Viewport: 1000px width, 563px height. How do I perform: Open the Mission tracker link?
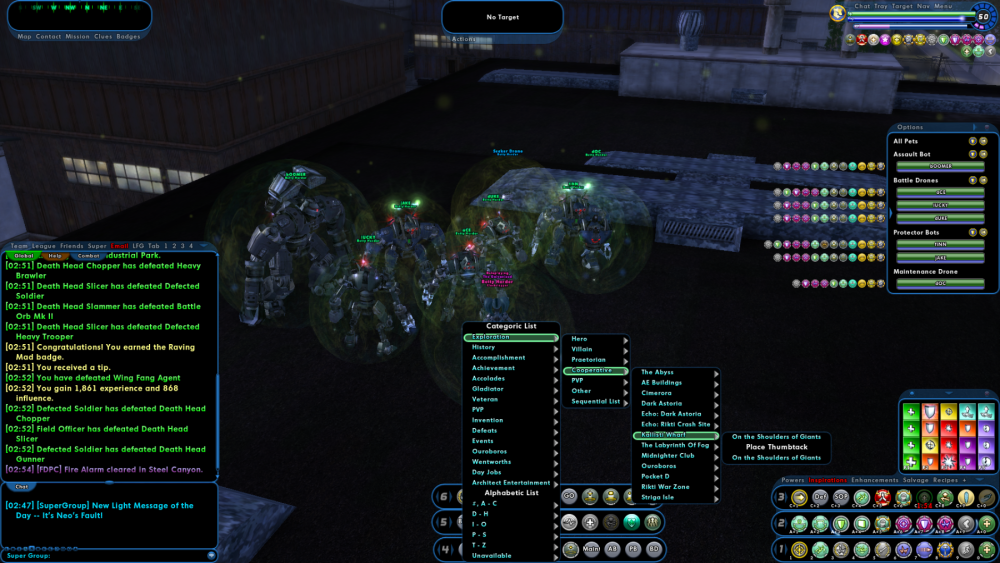[x=77, y=36]
